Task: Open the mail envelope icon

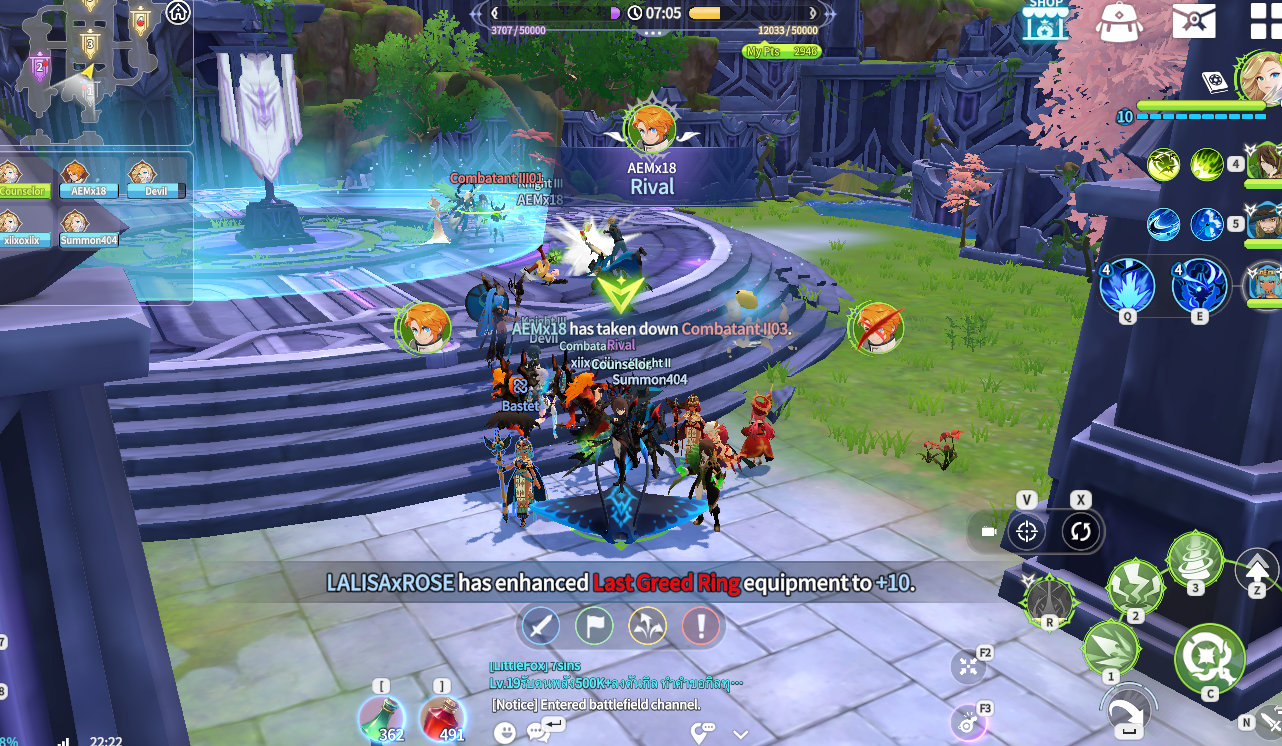Action: click(1193, 19)
